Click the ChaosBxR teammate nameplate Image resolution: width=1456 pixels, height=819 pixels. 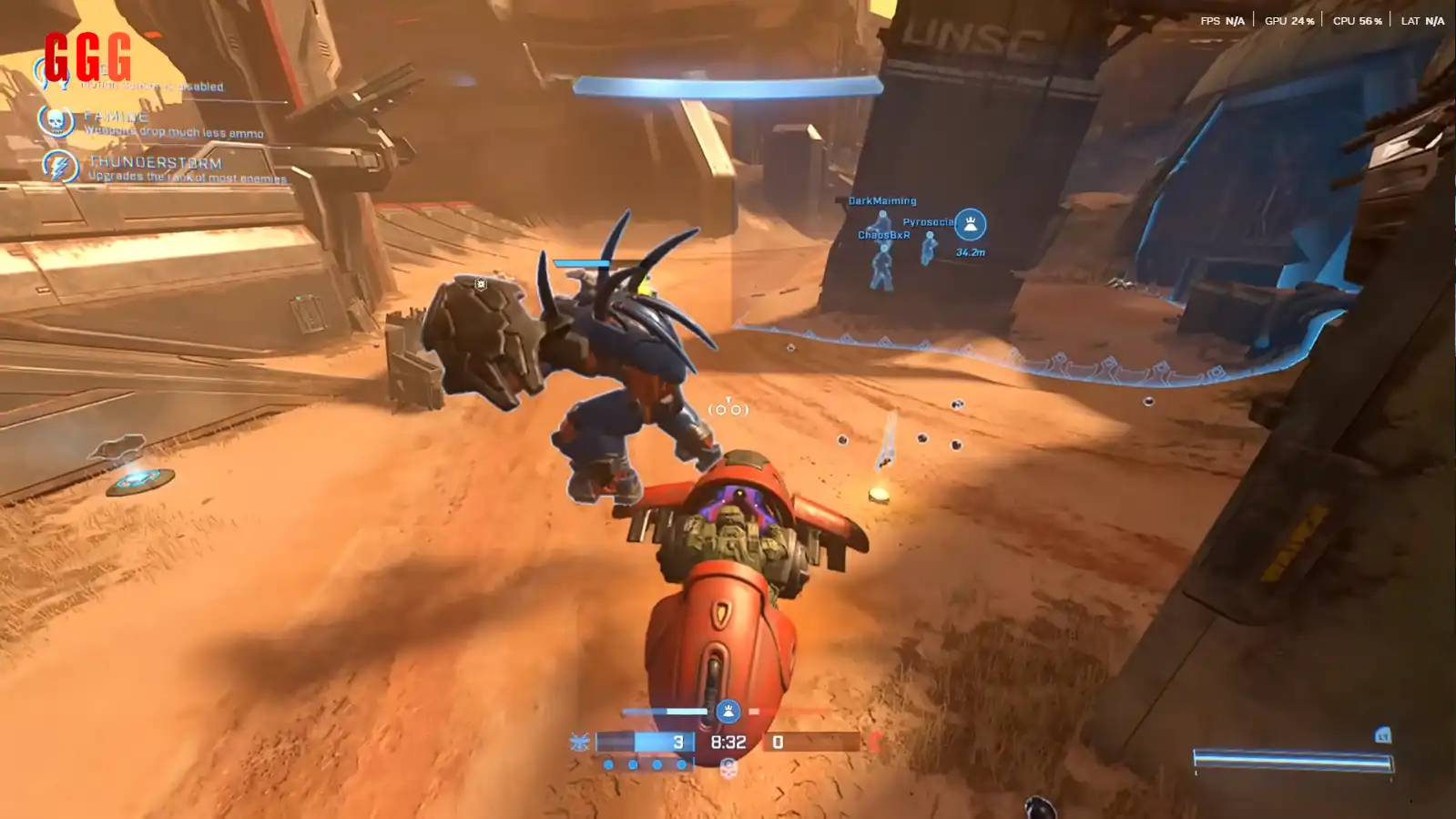point(883,235)
